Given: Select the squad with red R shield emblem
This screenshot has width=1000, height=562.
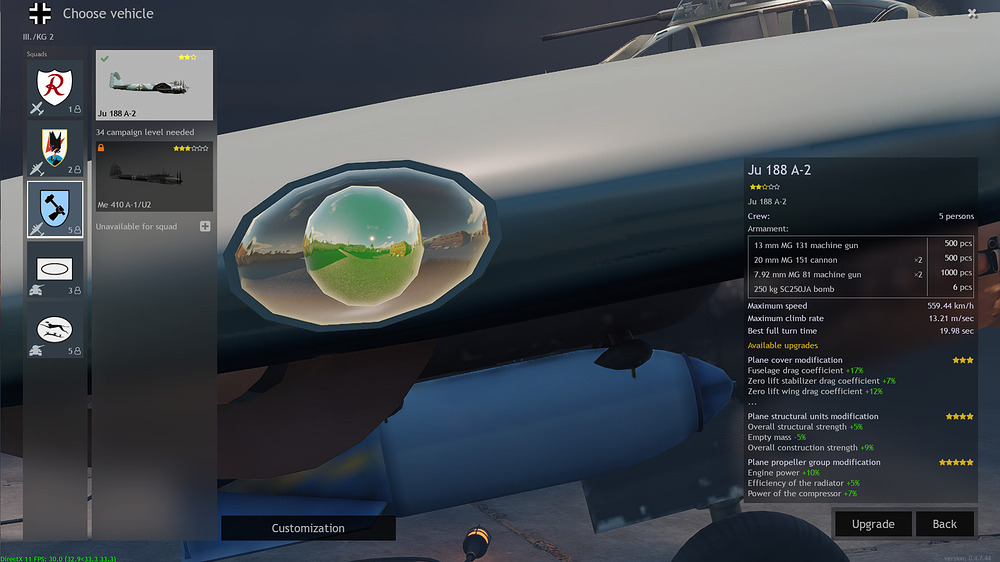Looking at the screenshot, I should point(55,90).
